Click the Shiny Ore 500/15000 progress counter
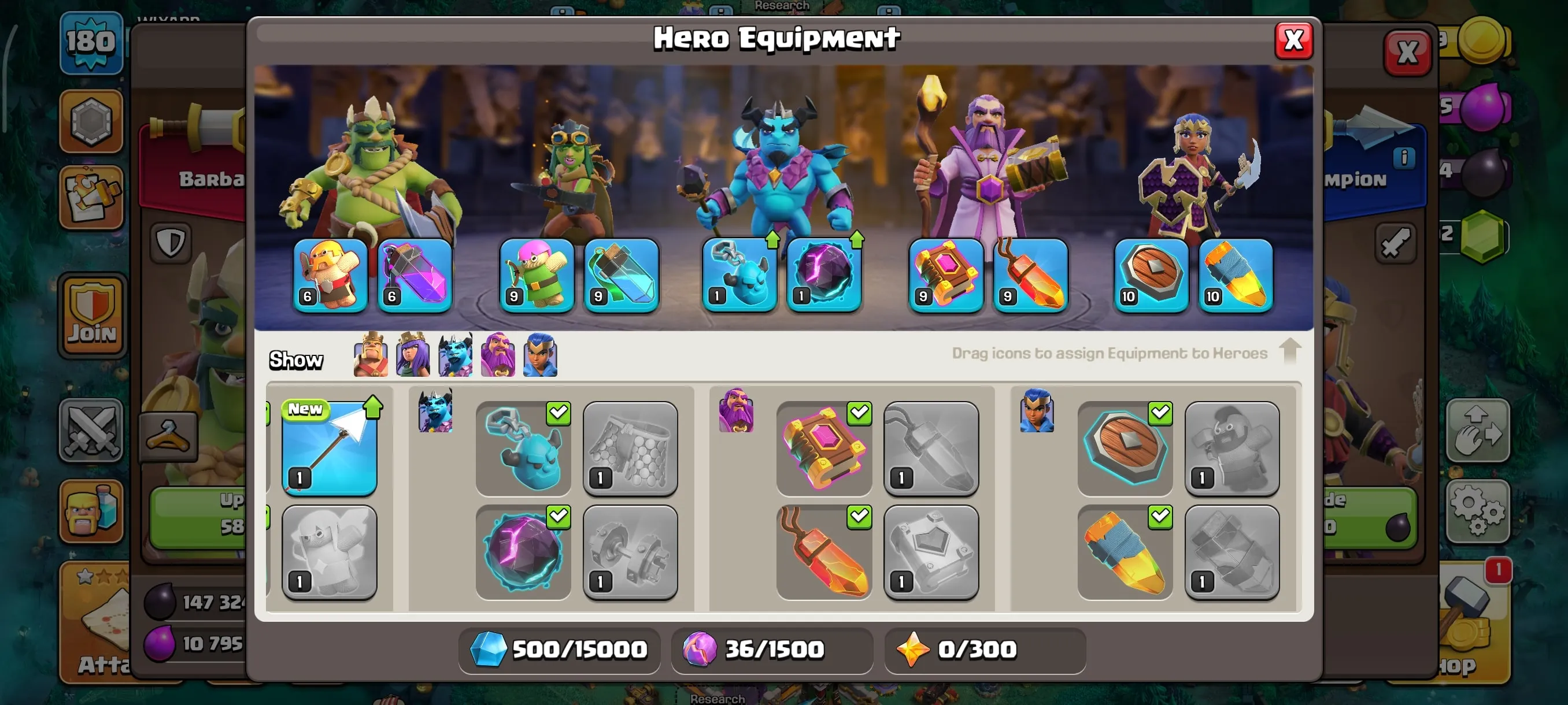The width and height of the screenshot is (1568, 705). pyautogui.click(x=560, y=650)
